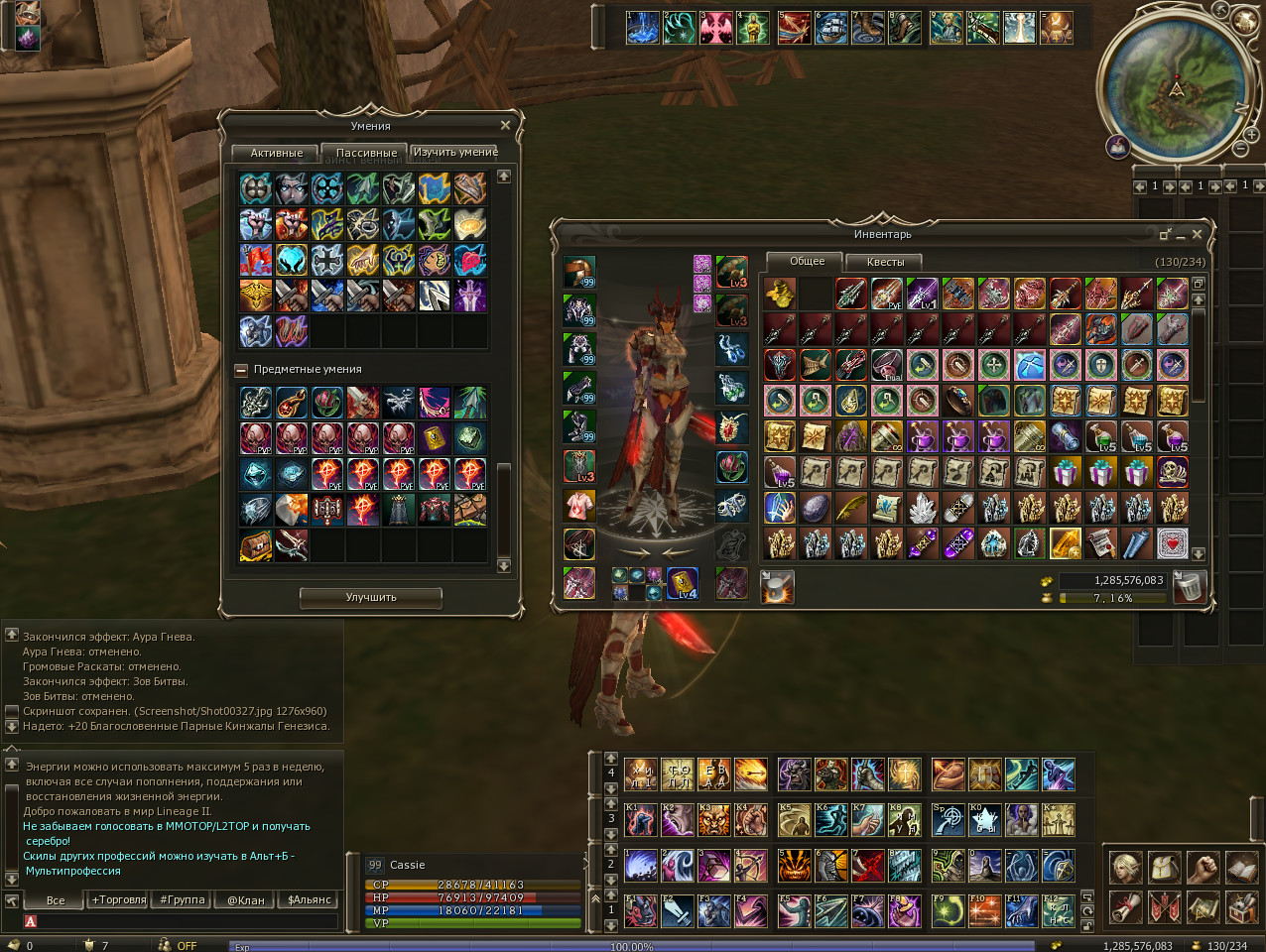Open the +Торговля chat tab
This screenshot has width=1266, height=952.
click(119, 899)
